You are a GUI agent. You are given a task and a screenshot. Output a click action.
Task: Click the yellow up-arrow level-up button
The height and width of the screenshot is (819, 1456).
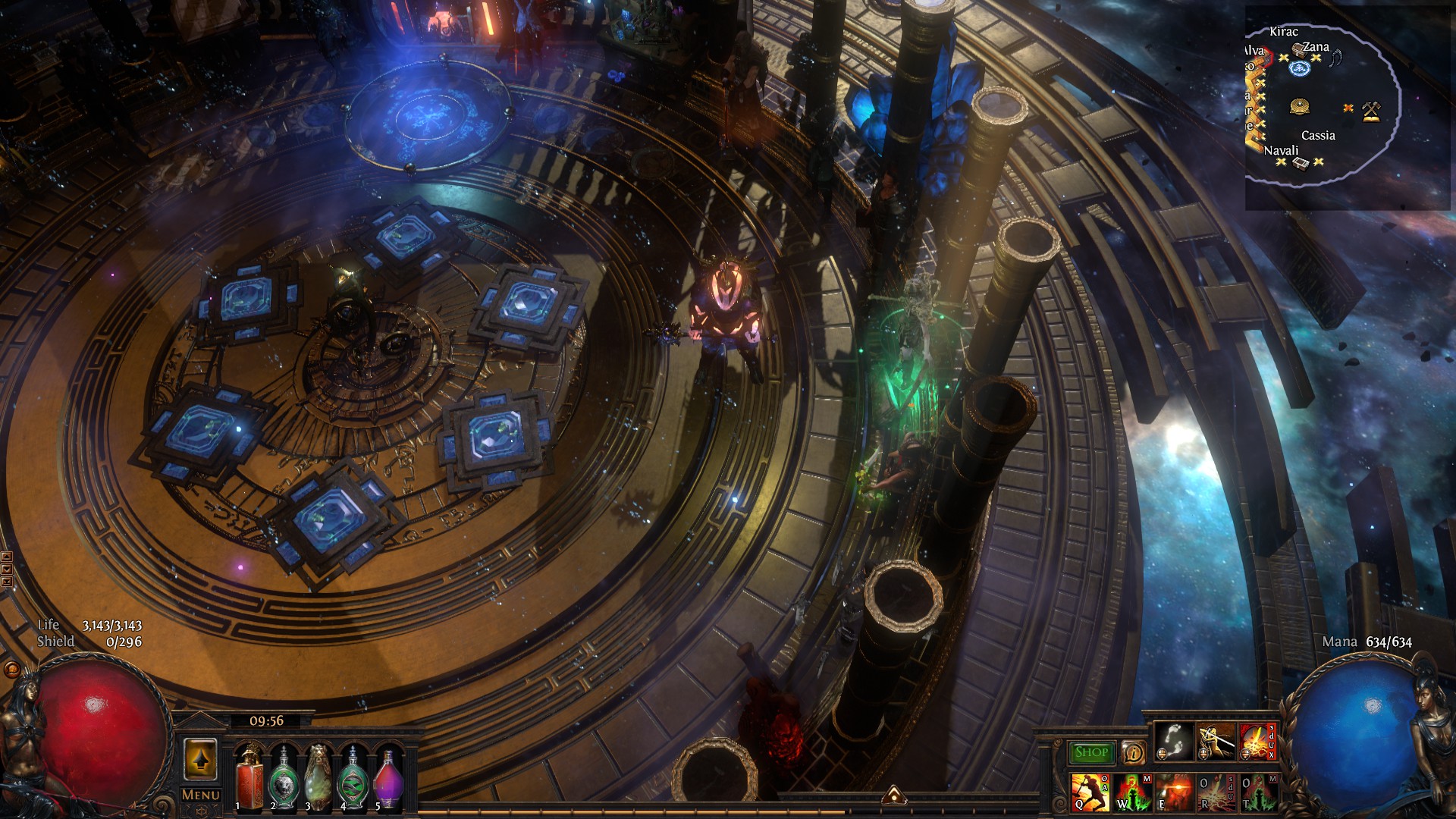(200, 759)
